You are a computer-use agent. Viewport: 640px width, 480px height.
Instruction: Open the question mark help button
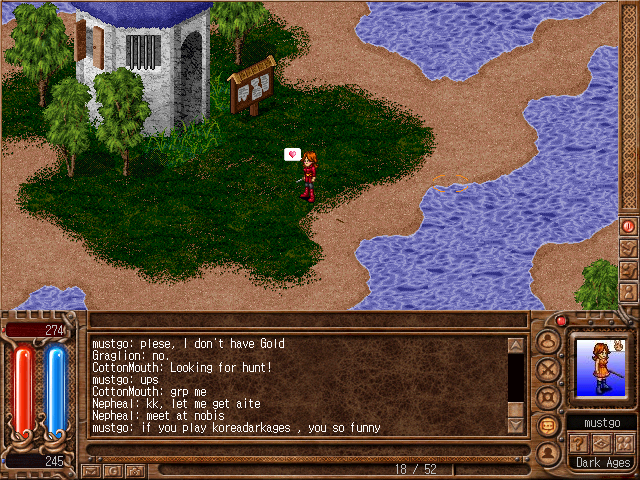(x=577, y=442)
